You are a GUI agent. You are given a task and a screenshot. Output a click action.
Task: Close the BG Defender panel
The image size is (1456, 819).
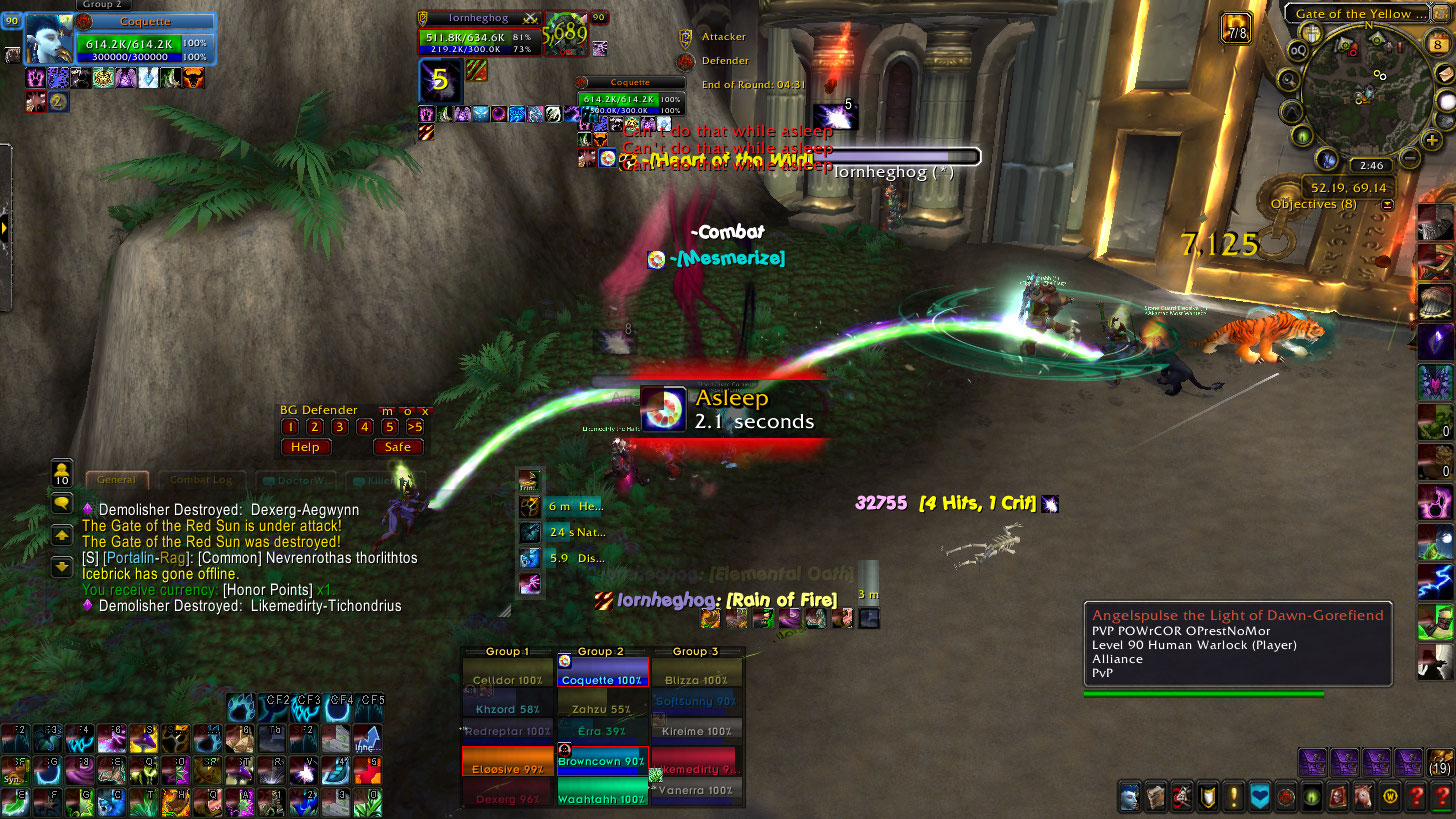coord(425,411)
